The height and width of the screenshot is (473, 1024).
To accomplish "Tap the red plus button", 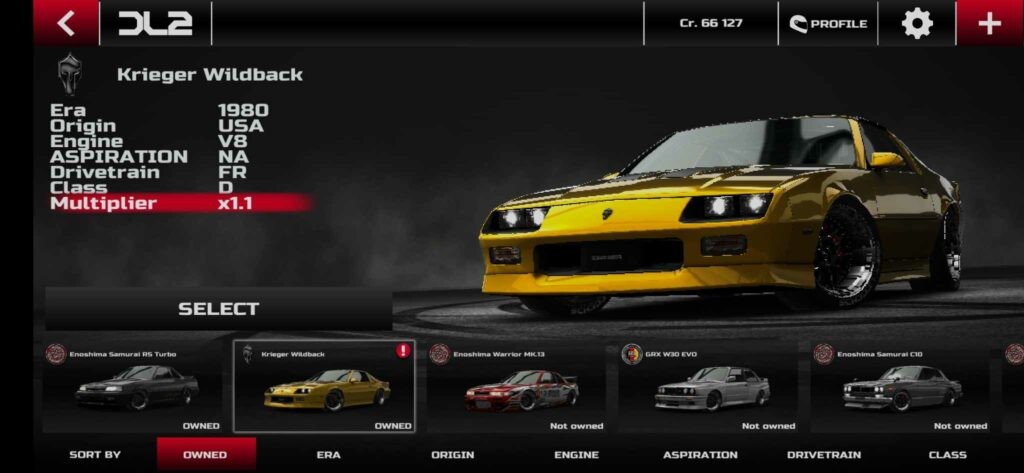I will (x=989, y=23).
